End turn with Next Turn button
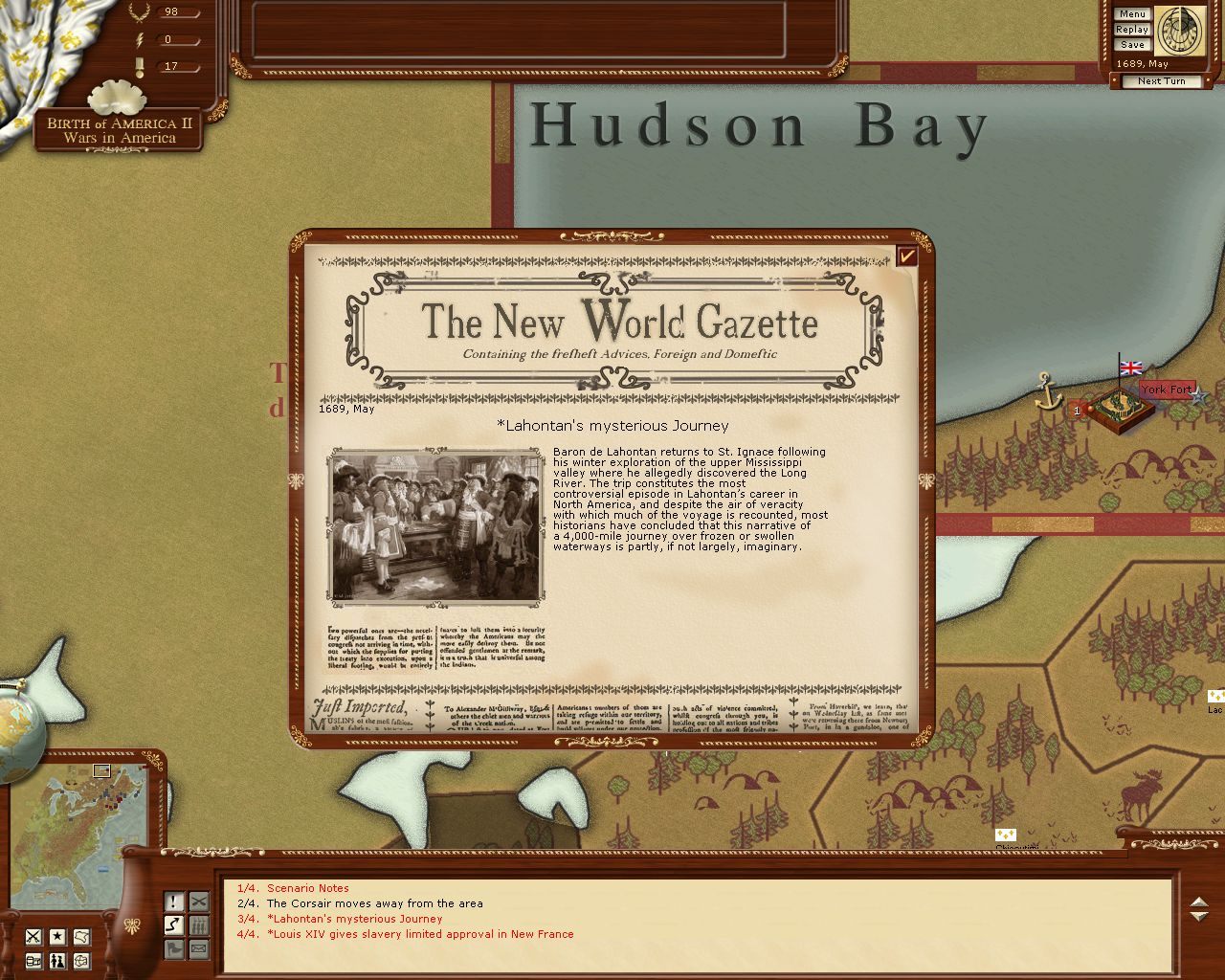Screen dimensions: 1225x980 click(1161, 81)
